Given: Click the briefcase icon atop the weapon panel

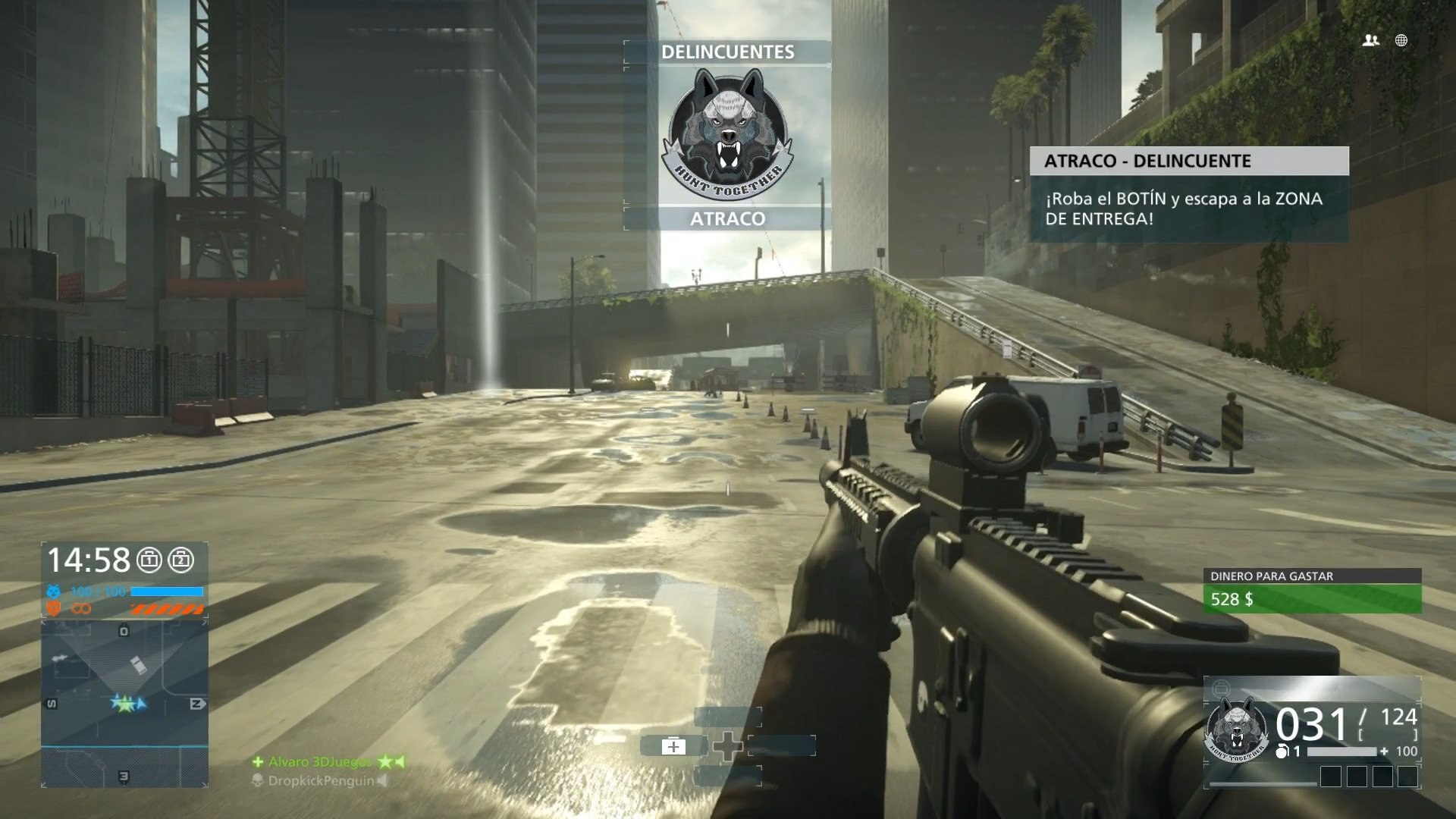Looking at the screenshot, I should coord(1222,688).
